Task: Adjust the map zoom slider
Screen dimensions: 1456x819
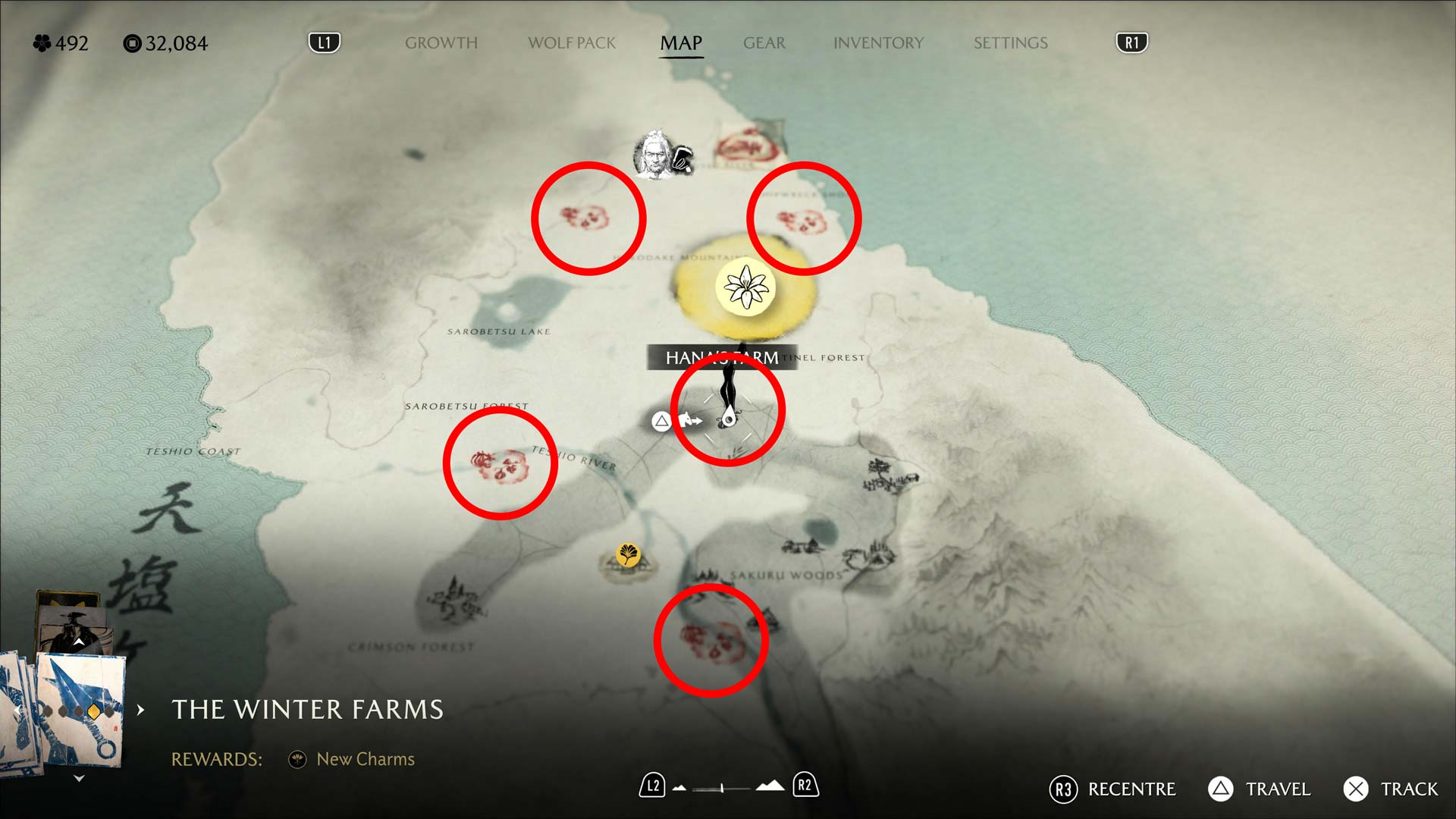Action: [x=722, y=788]
